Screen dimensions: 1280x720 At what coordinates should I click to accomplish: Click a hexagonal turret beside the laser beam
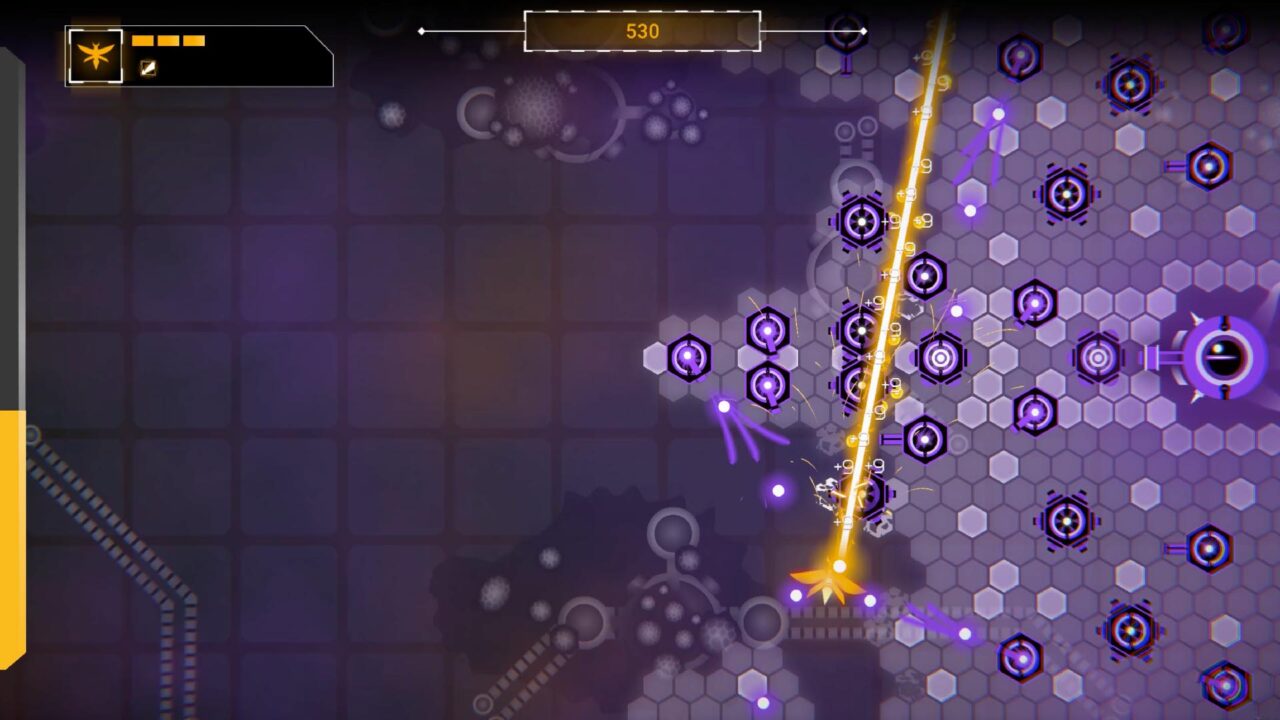click(860, 220)
